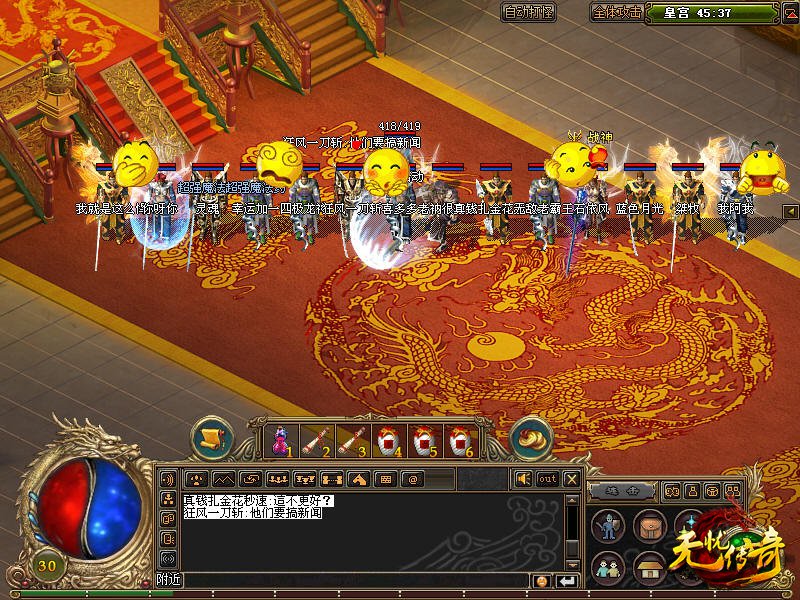The width and height of the screenshot is (800, 600).
Task: Select the white bundle in slot 4
Action: tap(387, 438)
